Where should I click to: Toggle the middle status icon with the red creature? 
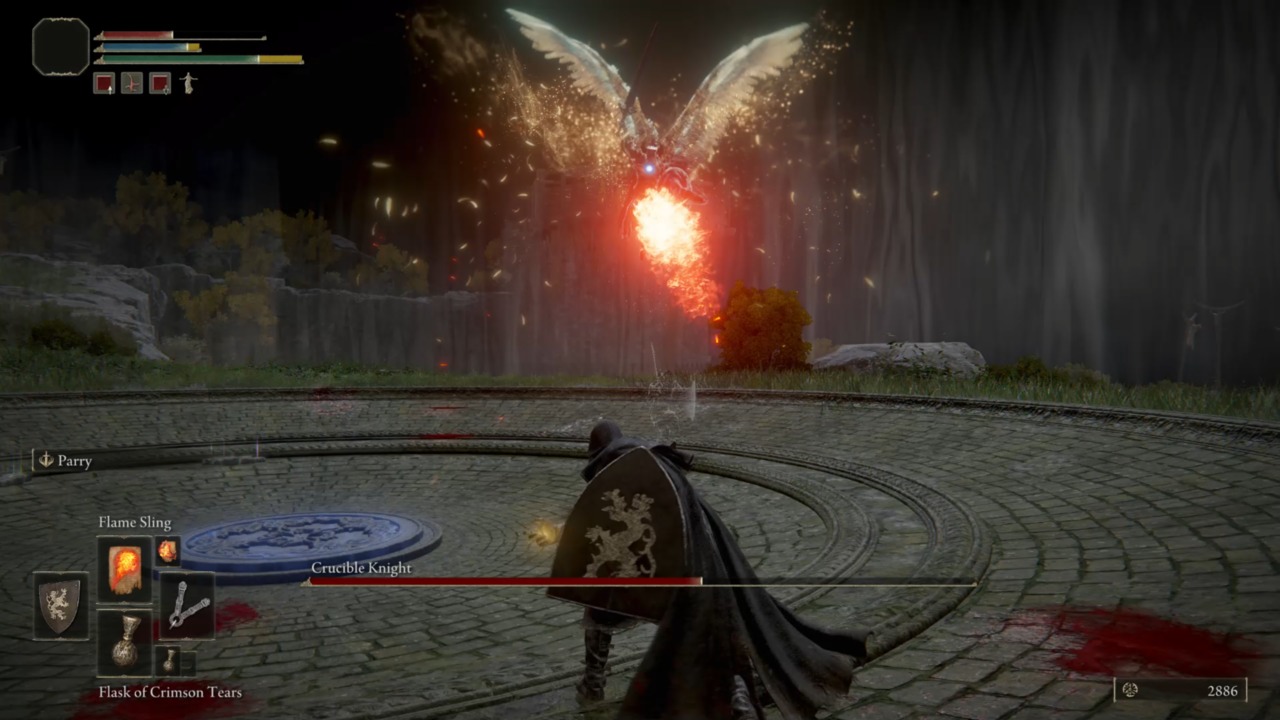133,84
